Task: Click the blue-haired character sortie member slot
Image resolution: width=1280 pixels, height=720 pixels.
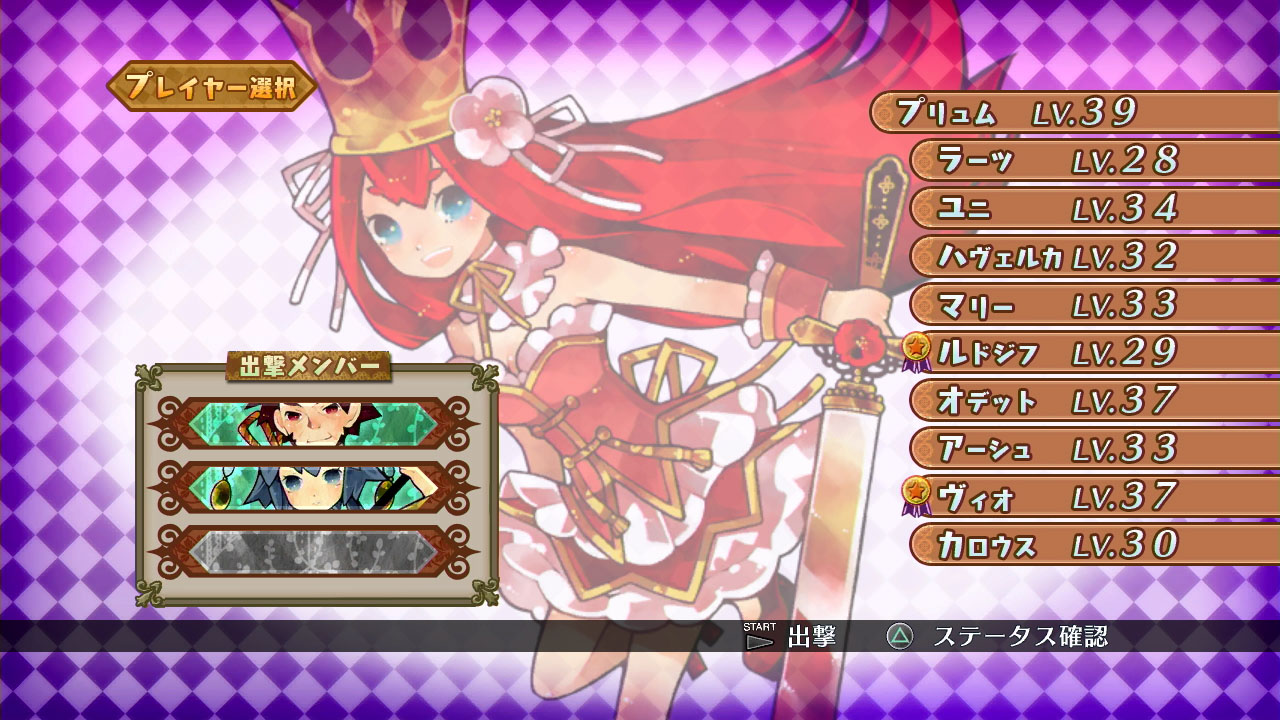Action: pyautogui.click(x=315, y=487)
